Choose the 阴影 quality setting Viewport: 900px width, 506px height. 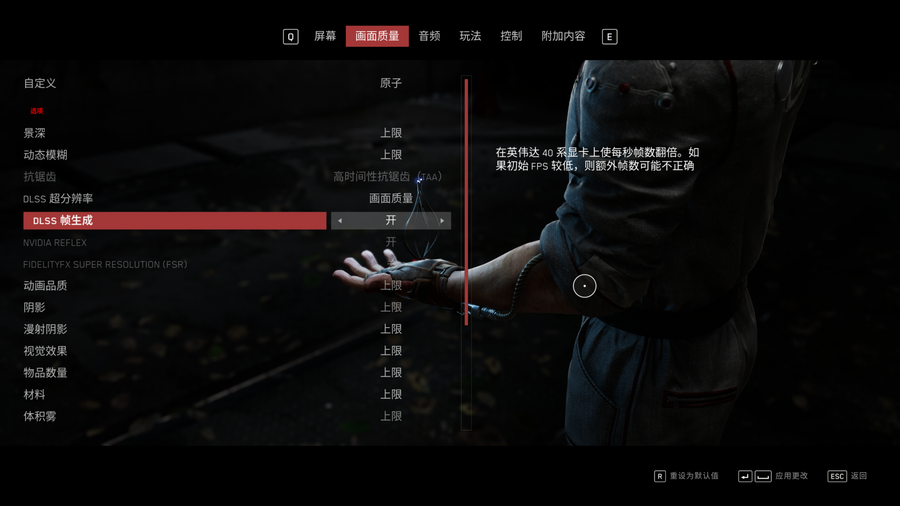click(35, 308)
